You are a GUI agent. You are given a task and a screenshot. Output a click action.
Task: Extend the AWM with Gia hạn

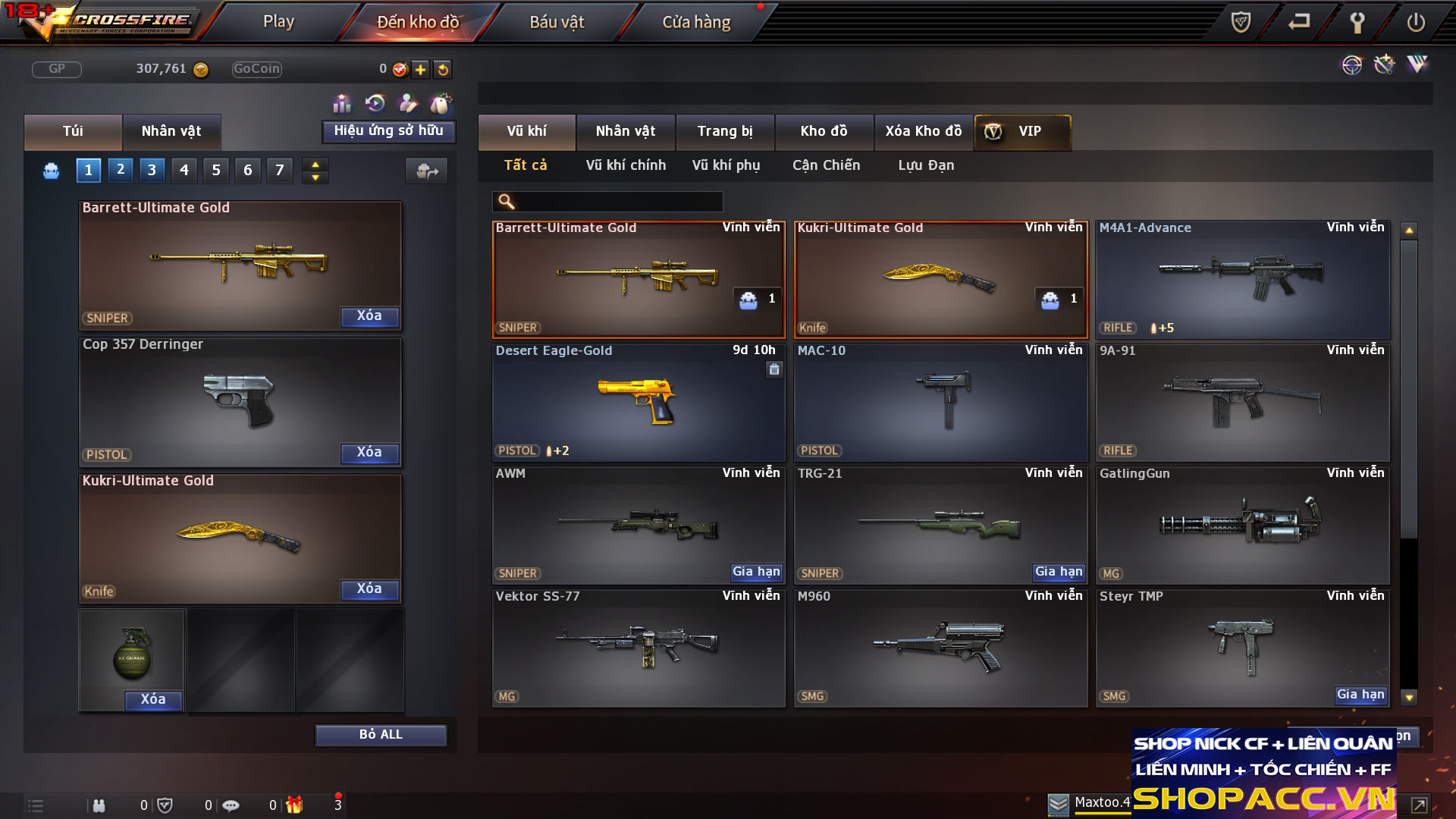(x=756, y=572)
